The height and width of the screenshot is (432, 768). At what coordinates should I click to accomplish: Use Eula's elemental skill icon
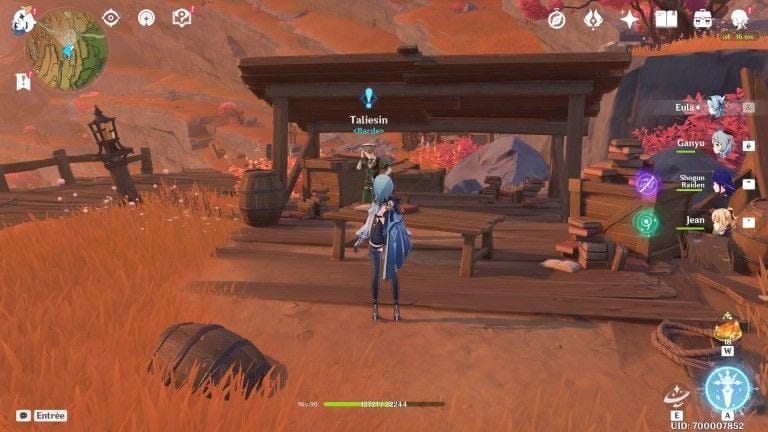[678, 396]
